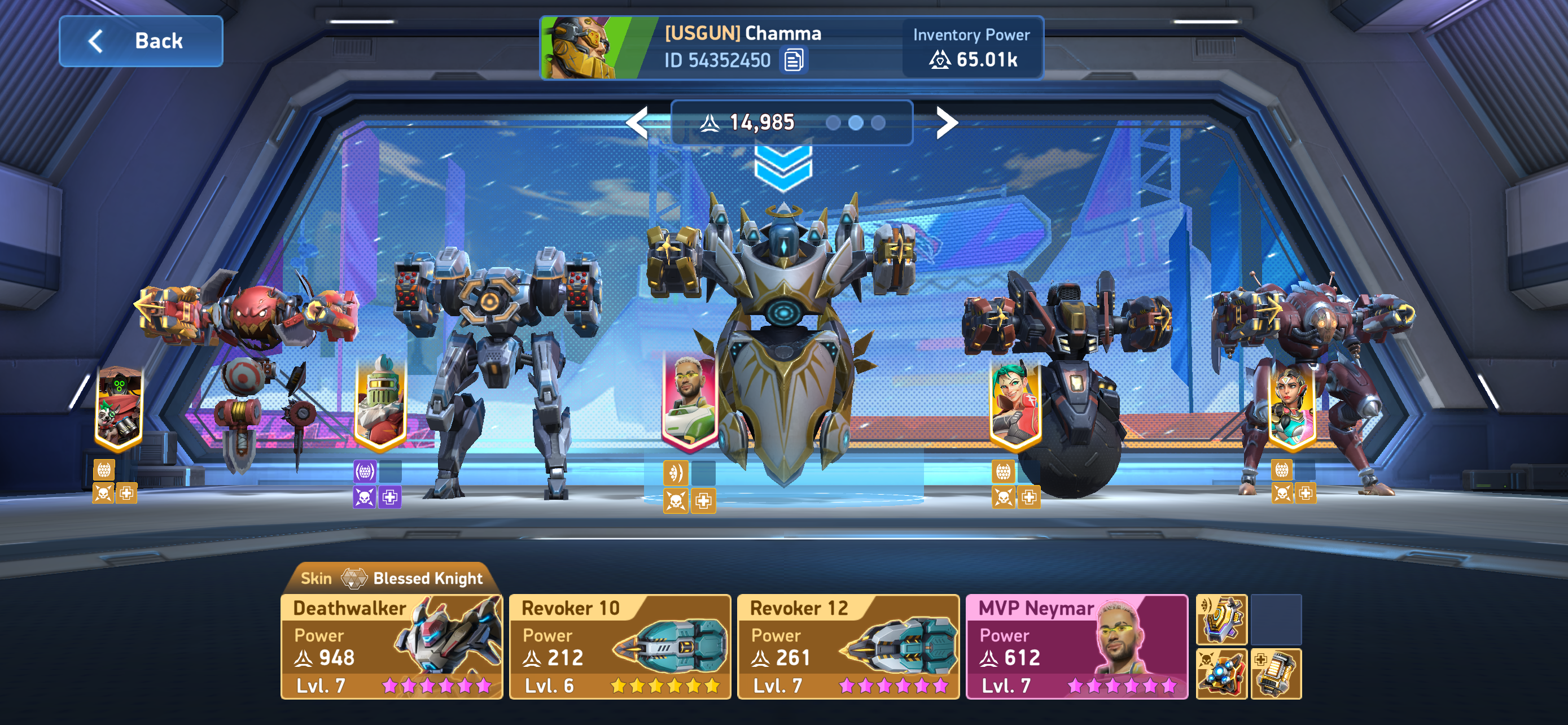Open the empty dark implant slot
1568x725 pixels.
[1276, 619]
